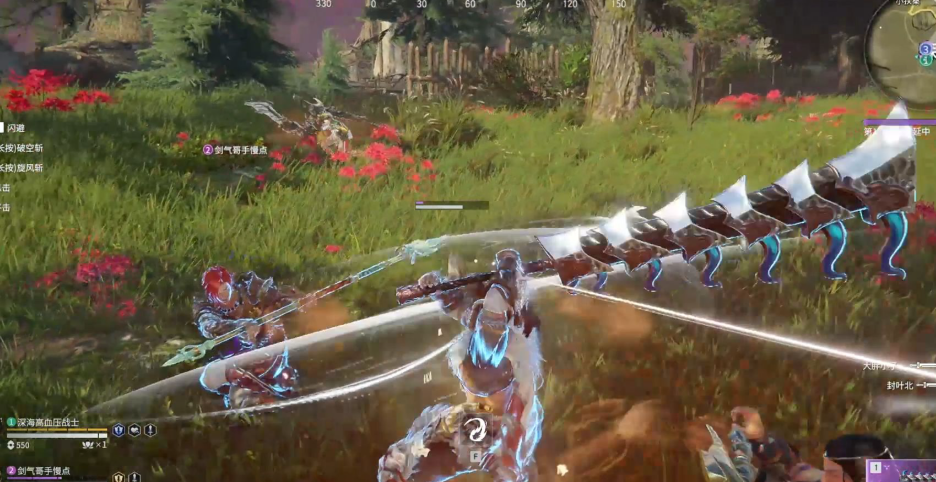Image resolution: width=936 pixels, height=482 pixels.
Task: Click the heart status icon
Action: pyautogui.click(x=134, y=430)
